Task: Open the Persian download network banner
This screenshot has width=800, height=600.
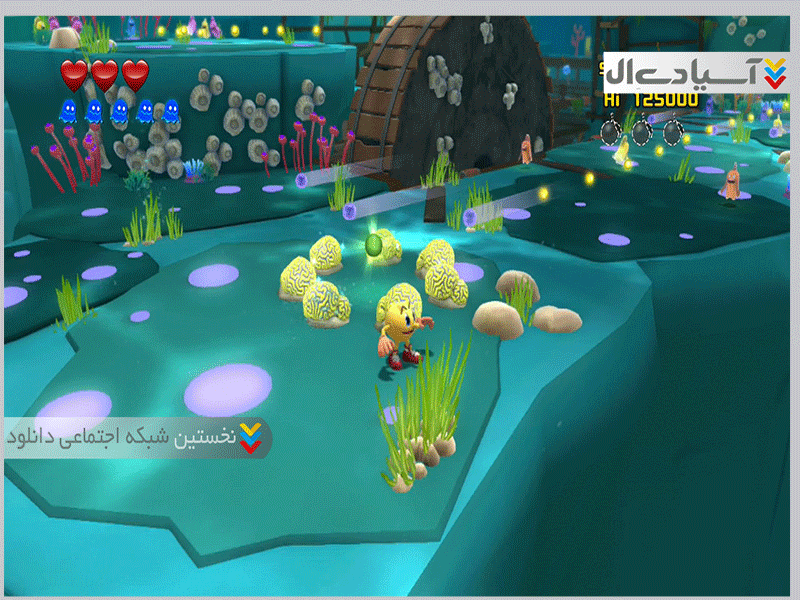Action: (x=137, y=438)
